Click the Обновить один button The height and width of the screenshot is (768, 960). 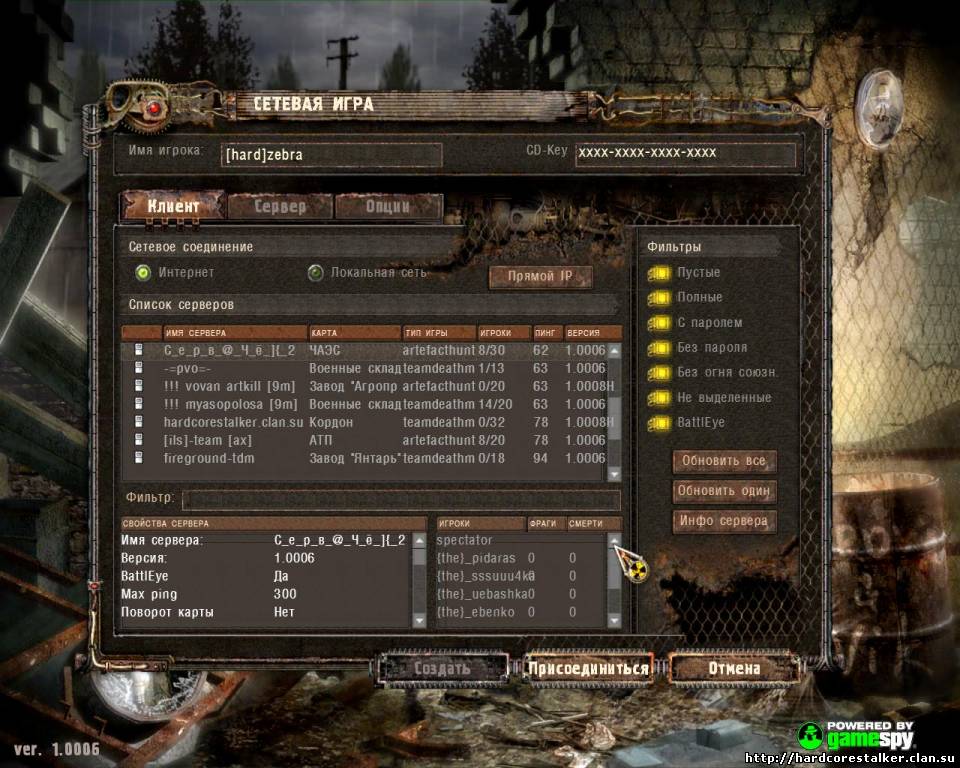click(x=725, y=491)
